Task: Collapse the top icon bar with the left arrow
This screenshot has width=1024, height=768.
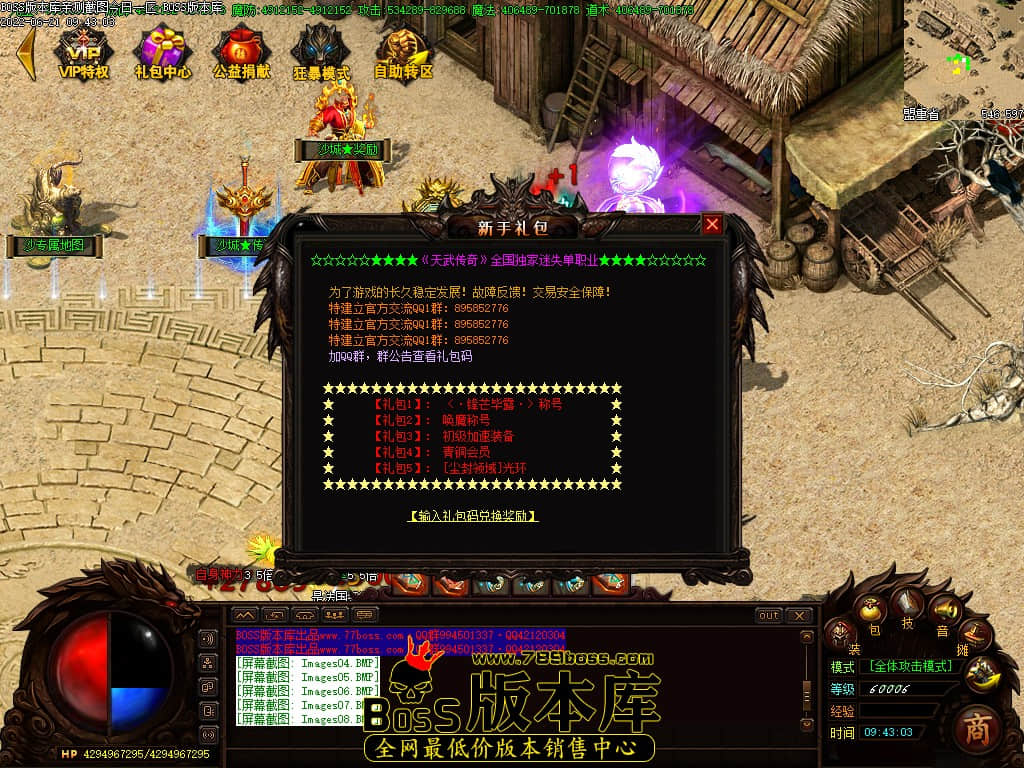Action: [x=26, y=52]
